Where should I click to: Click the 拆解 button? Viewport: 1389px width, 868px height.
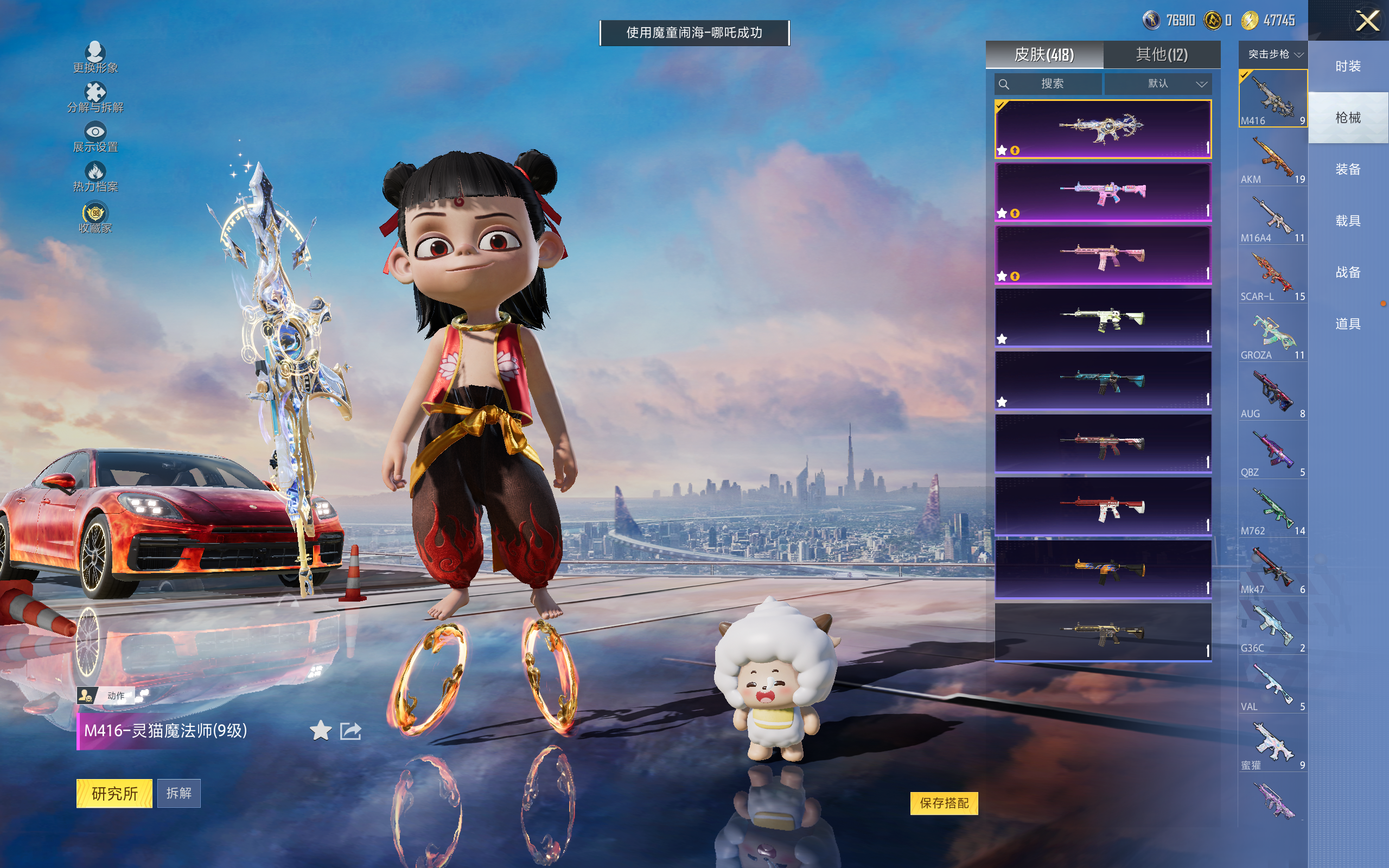click(179, 793)
